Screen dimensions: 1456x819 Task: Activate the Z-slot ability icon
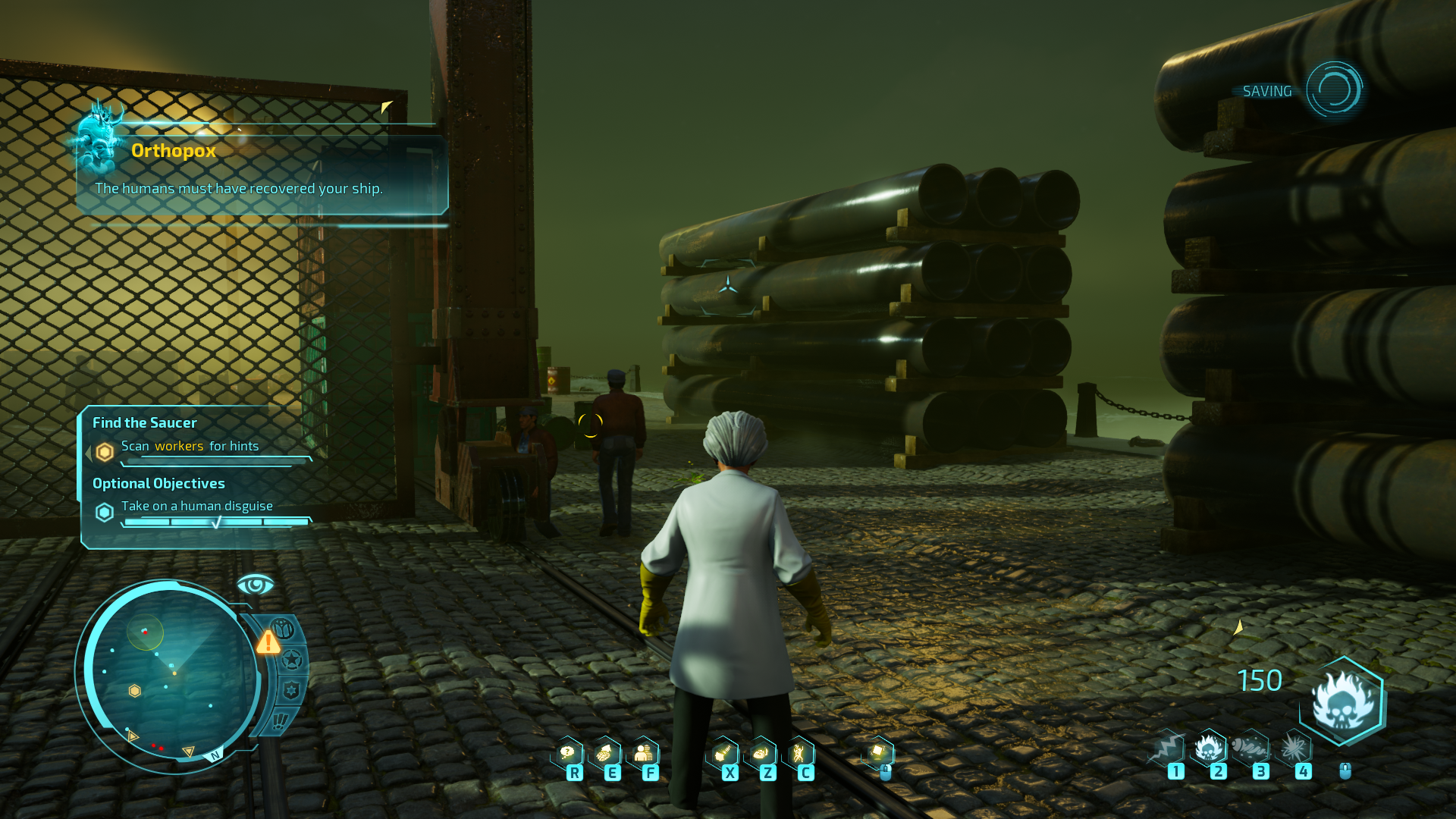[761, 753]
